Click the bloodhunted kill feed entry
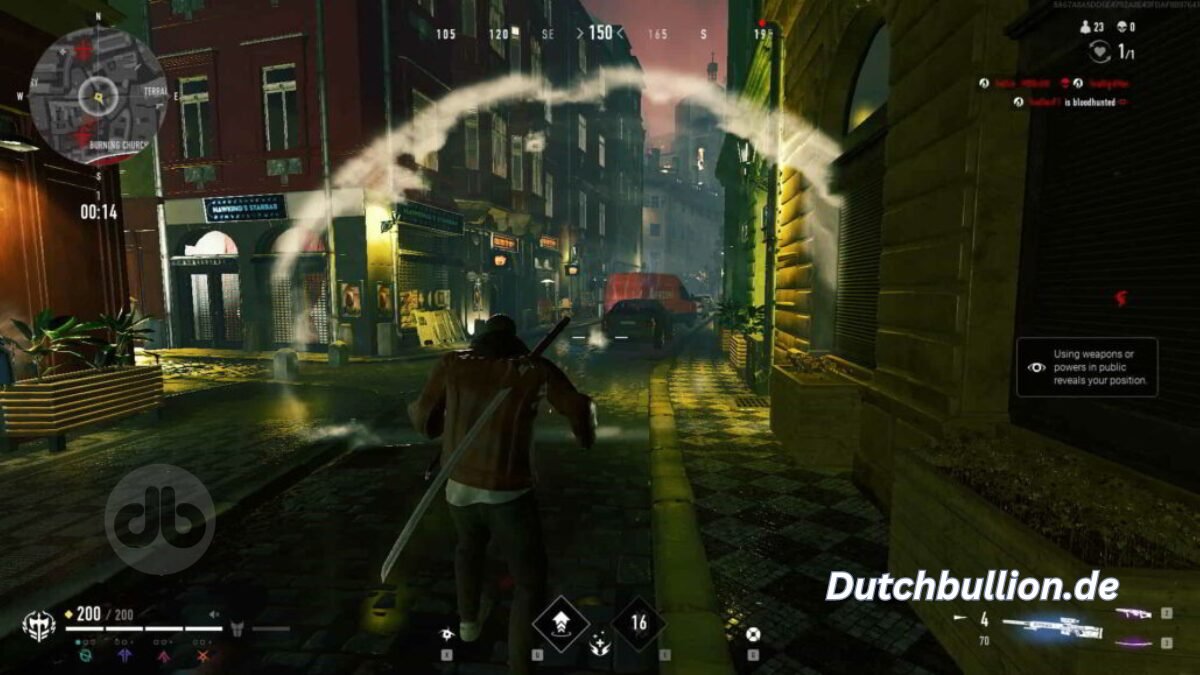Viewport: 1200px width, 675px height. [1070, 102]
